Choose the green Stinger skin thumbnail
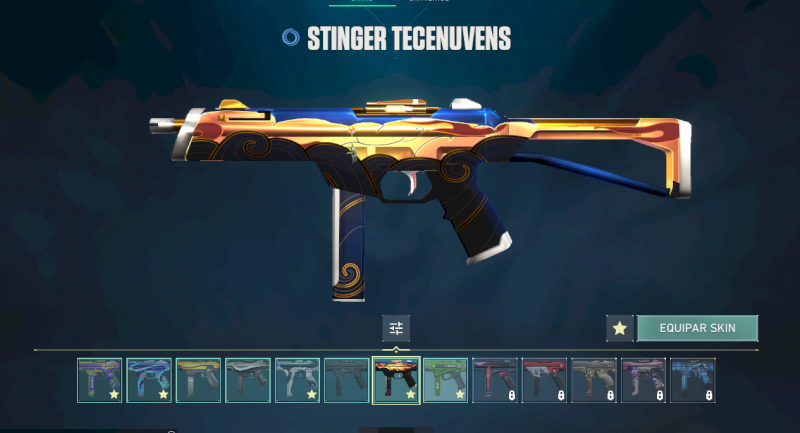This screenshot has width=800, height=433. (x=445, y=381)
